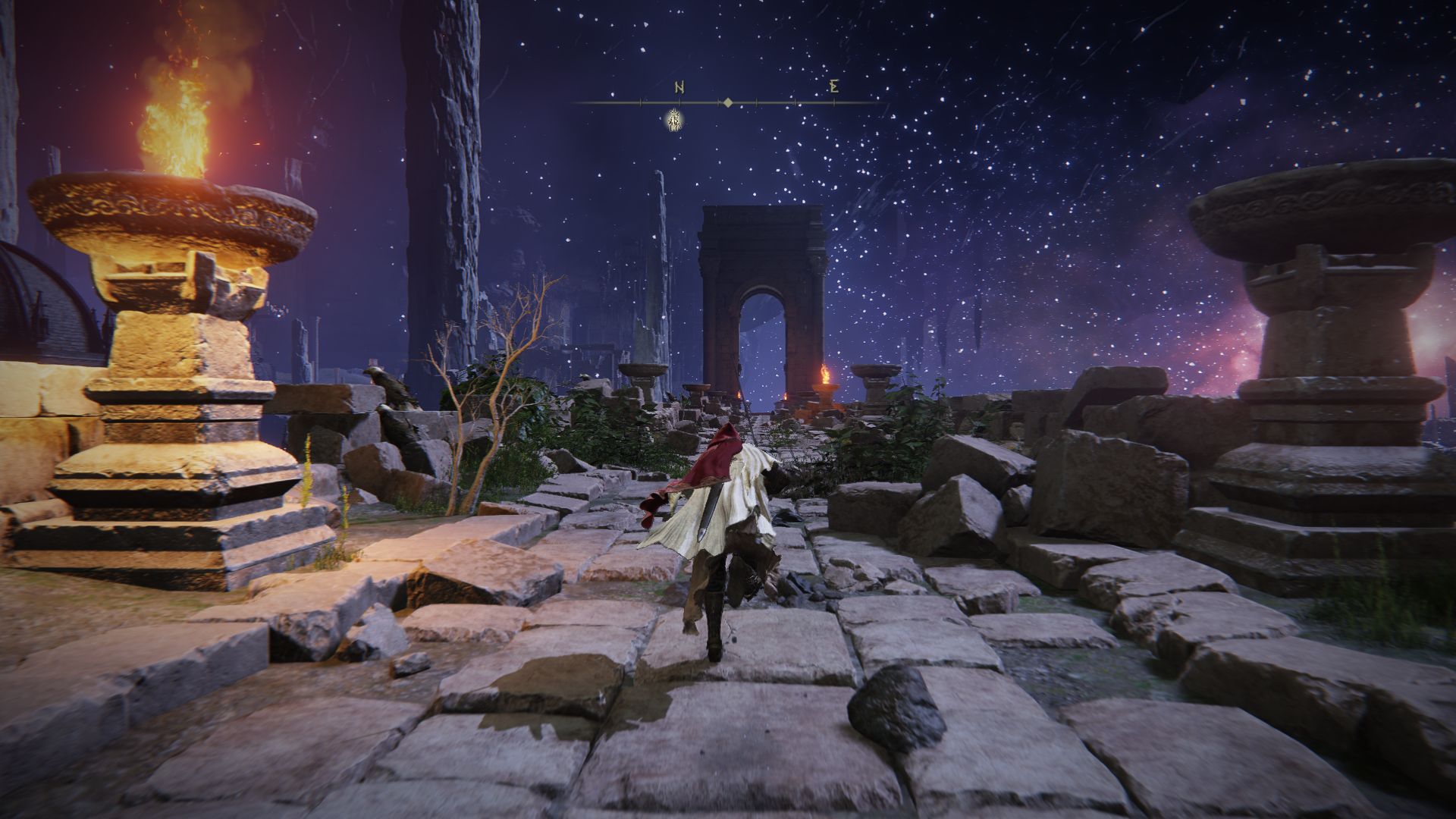The width and height of the screenshot is (1456, 819).
Task: Click the compass center diamond marker
Action: (x=727, y=102)
